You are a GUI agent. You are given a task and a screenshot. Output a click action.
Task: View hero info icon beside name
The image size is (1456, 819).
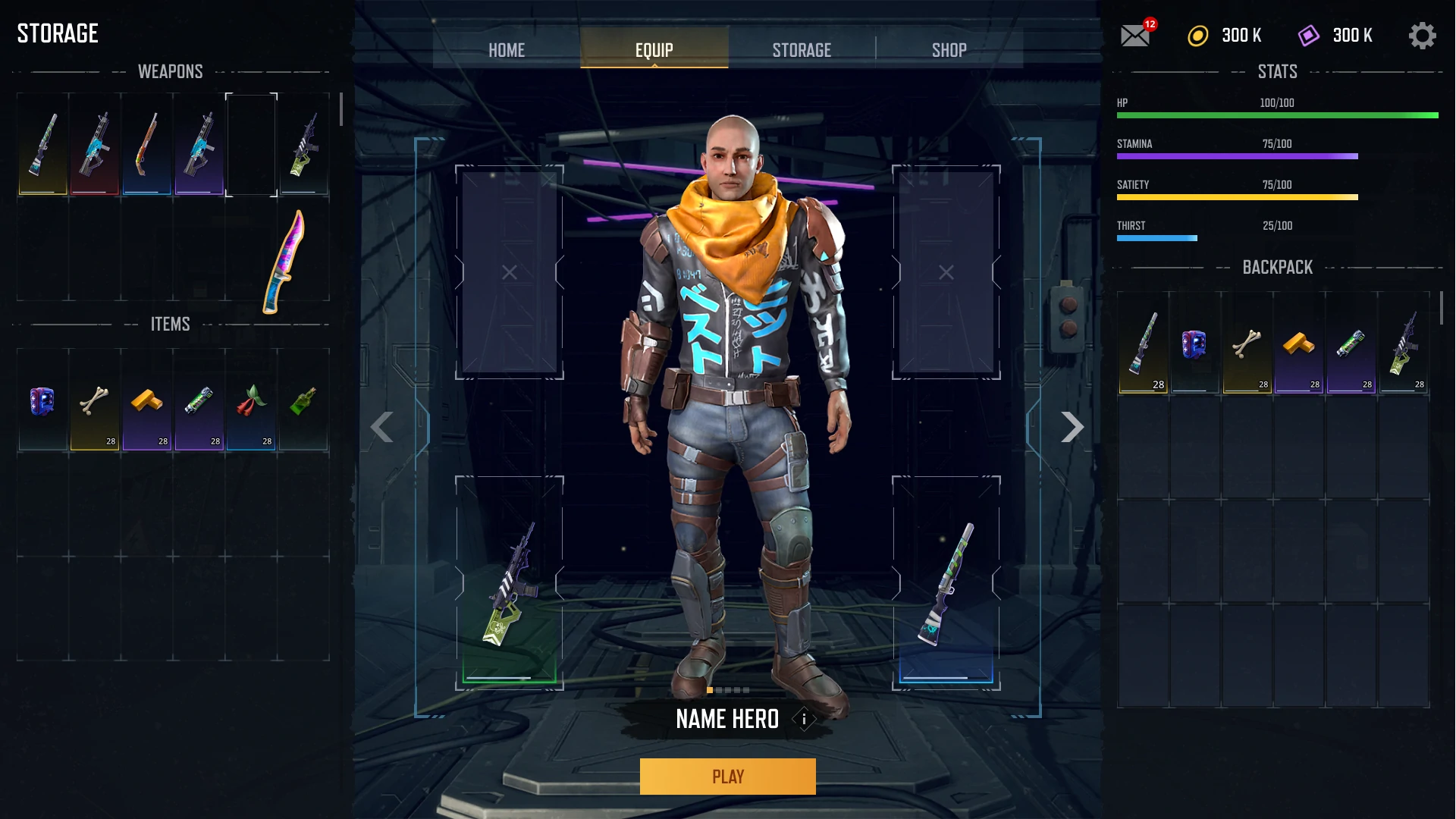(x=804, y=719)
